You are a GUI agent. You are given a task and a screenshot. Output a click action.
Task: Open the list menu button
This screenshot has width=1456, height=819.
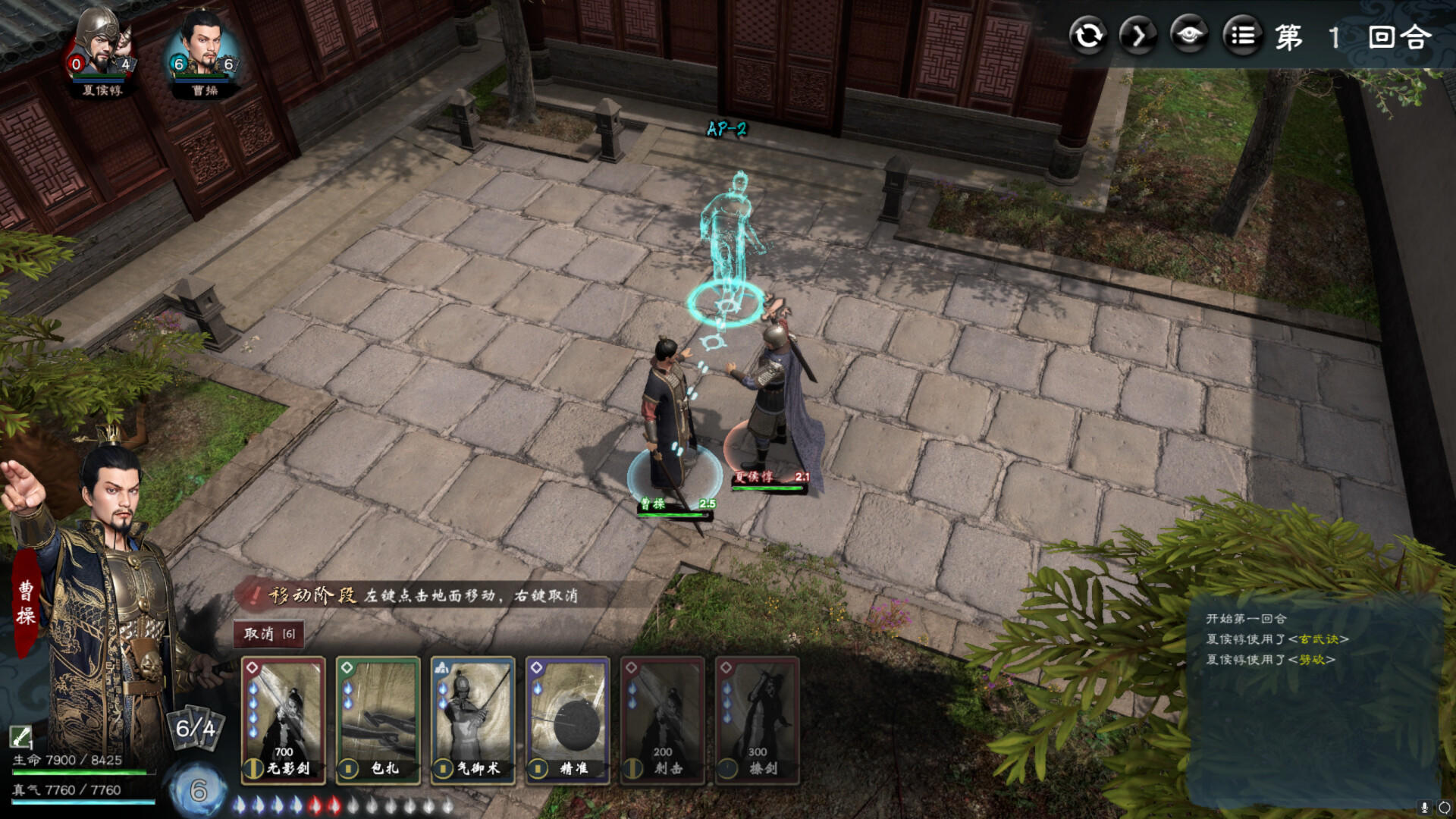1242,36
